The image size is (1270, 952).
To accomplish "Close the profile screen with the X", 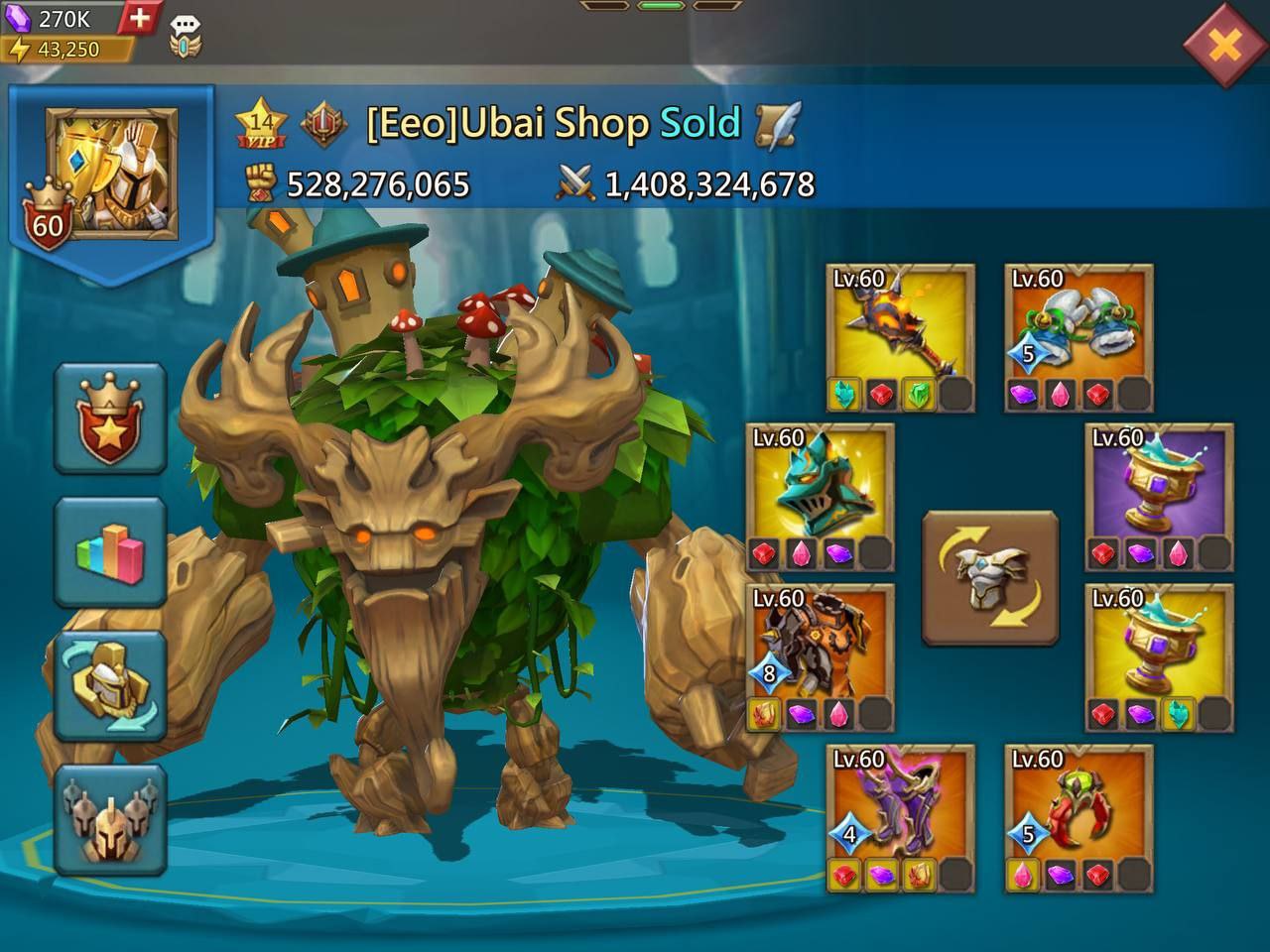I will coord(1224,45).
